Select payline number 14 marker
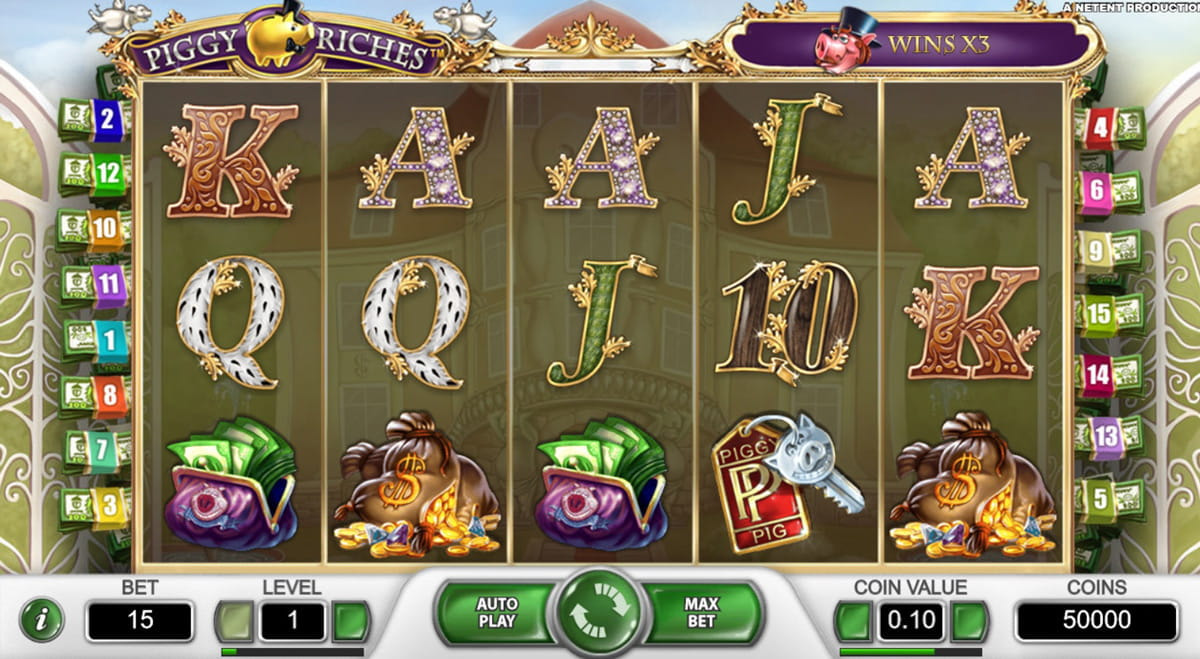Image resolution: width=1200 pixels, height=659 pixels. pos(1098,375)
